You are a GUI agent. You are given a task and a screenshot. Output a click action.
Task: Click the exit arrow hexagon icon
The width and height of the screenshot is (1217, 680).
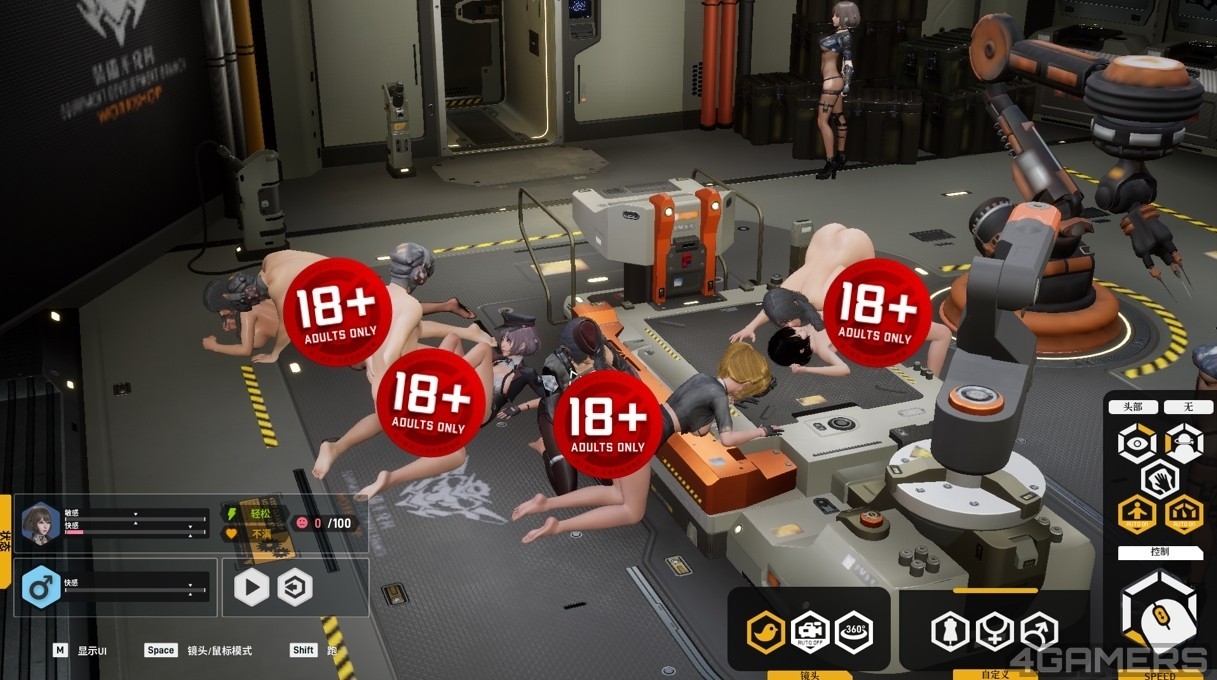pyautogui.click(x=294, y=587)
